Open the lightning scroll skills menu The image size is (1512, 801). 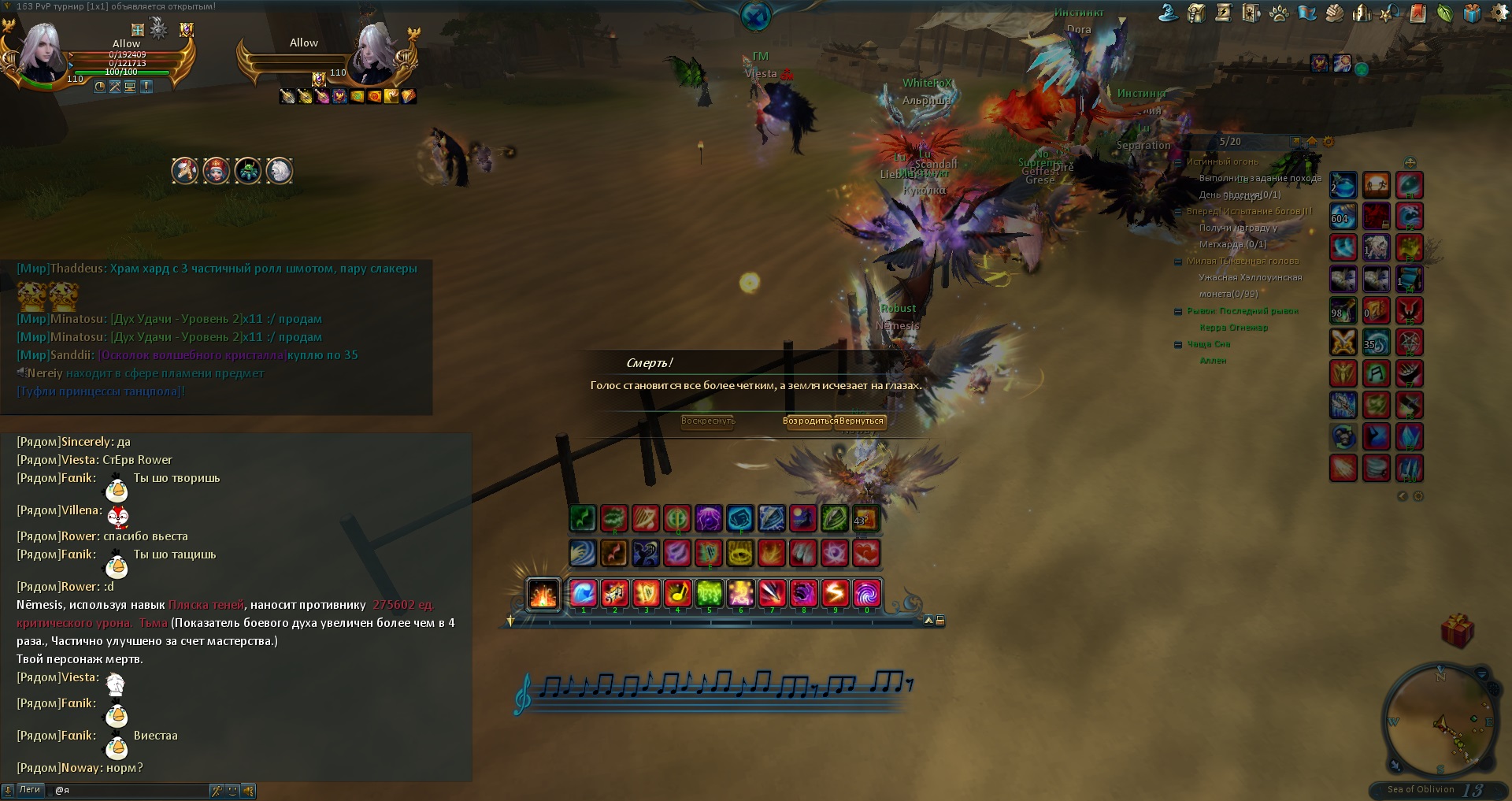(x=1224, y=13)
